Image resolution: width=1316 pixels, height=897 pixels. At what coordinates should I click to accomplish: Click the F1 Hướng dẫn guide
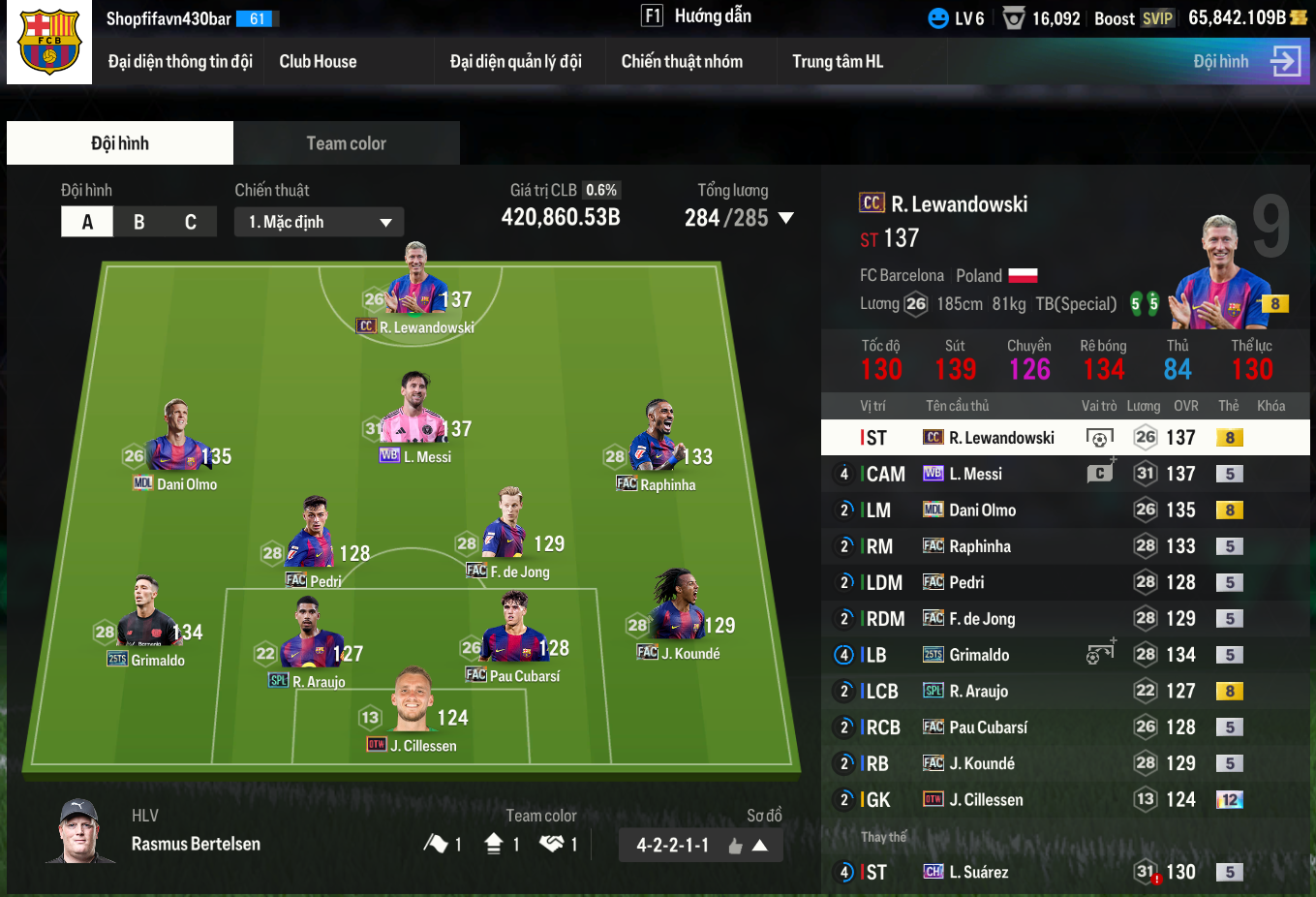coord(696,16)
